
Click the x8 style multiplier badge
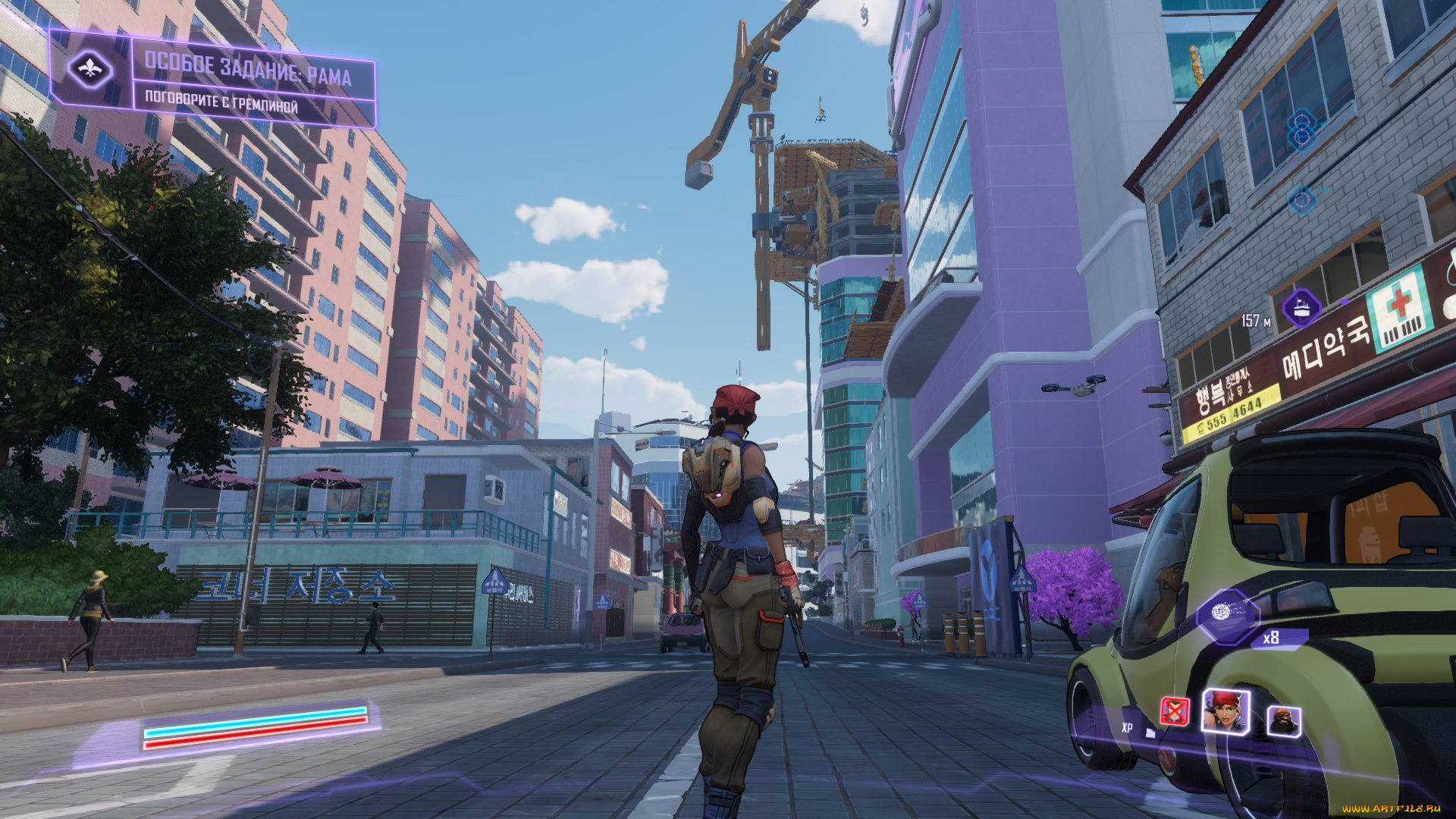click(1270, 638)
